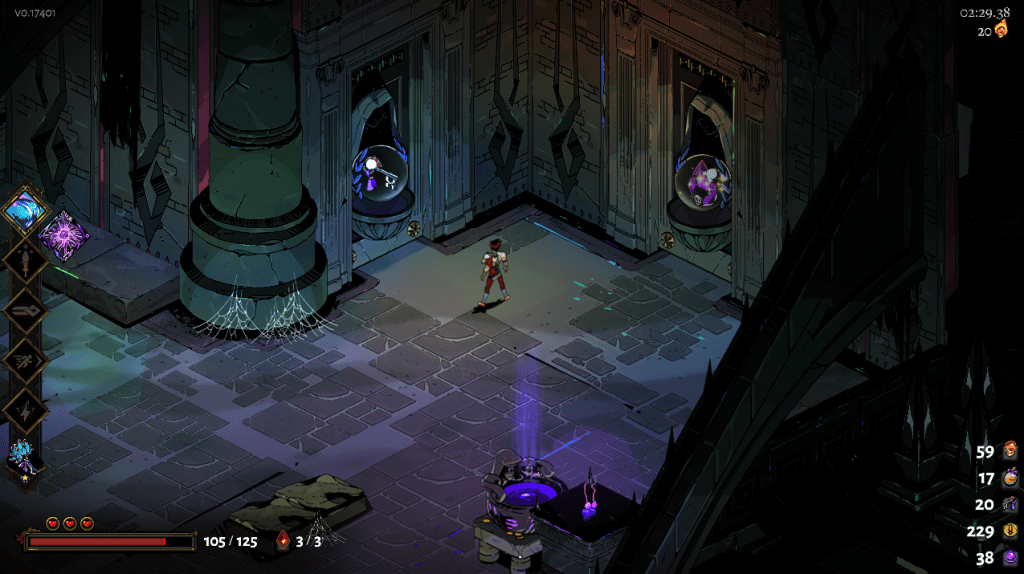Select the special boon slot below the sword
This screenshot has height=574, width=1024.
click(22, 311)
